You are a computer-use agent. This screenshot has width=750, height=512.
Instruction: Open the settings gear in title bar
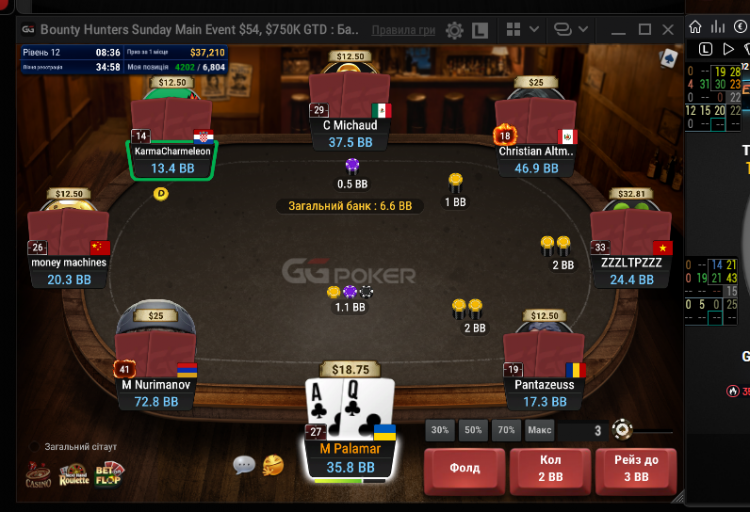[455, 30]
